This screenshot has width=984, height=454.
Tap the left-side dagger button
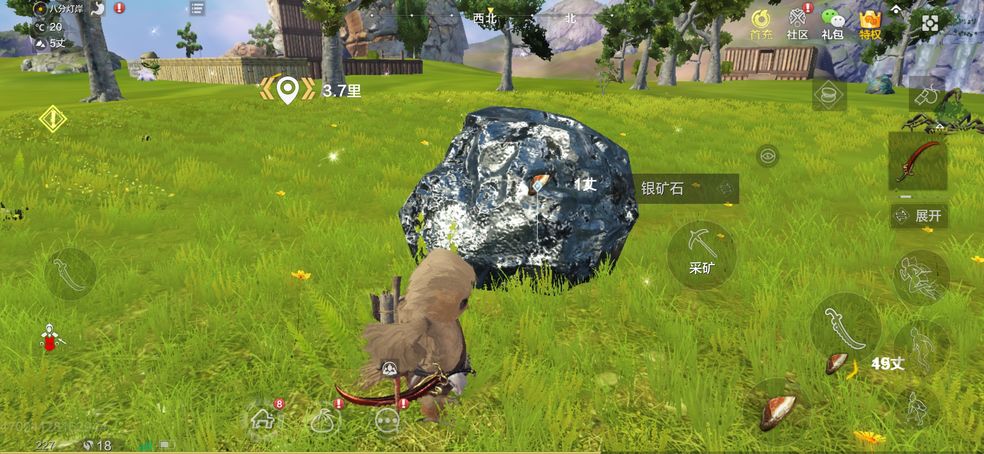70,273
